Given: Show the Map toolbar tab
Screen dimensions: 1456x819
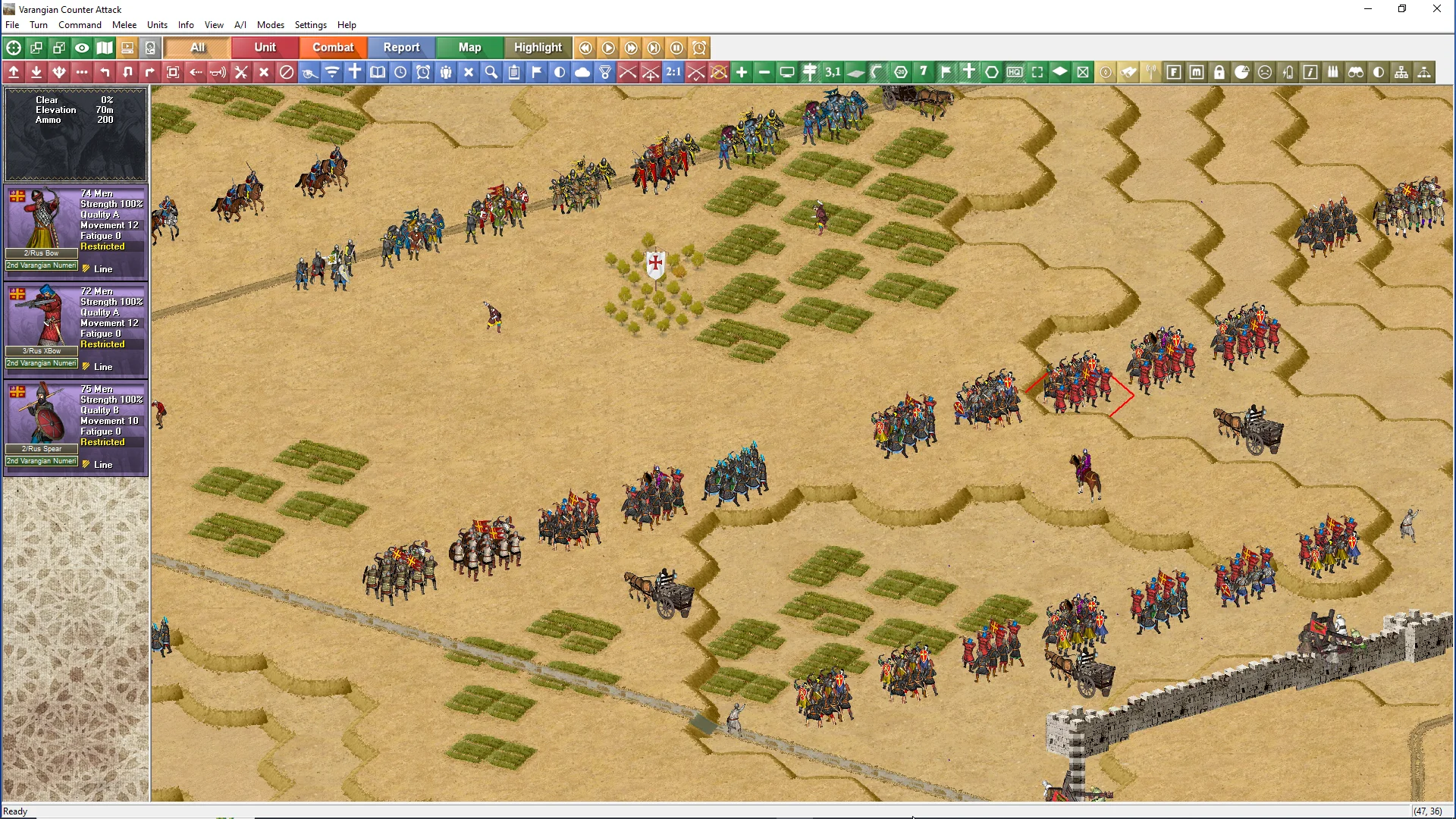Looking at the screenshot, I should point(469,47).
